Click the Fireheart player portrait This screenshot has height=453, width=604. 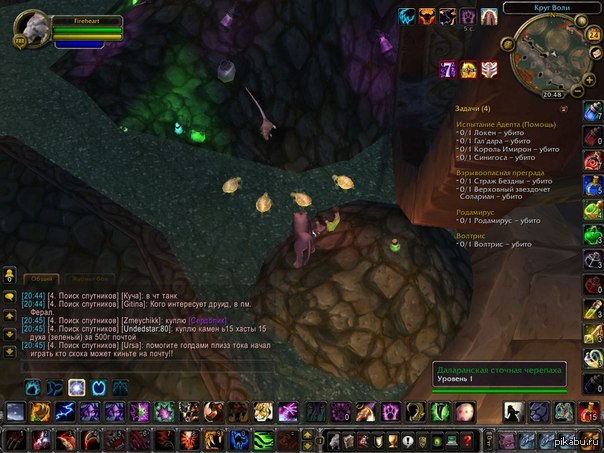[x=30, y=27]
